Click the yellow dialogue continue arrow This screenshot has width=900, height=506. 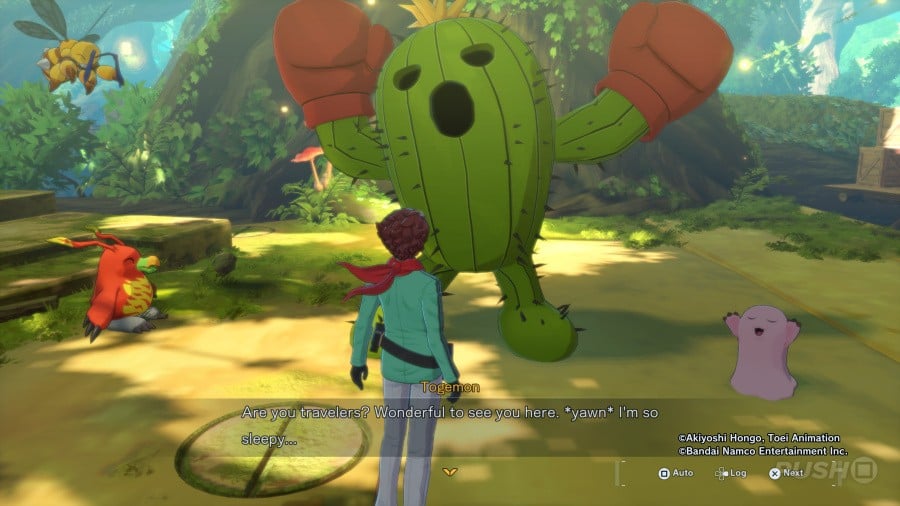(449, 470)
